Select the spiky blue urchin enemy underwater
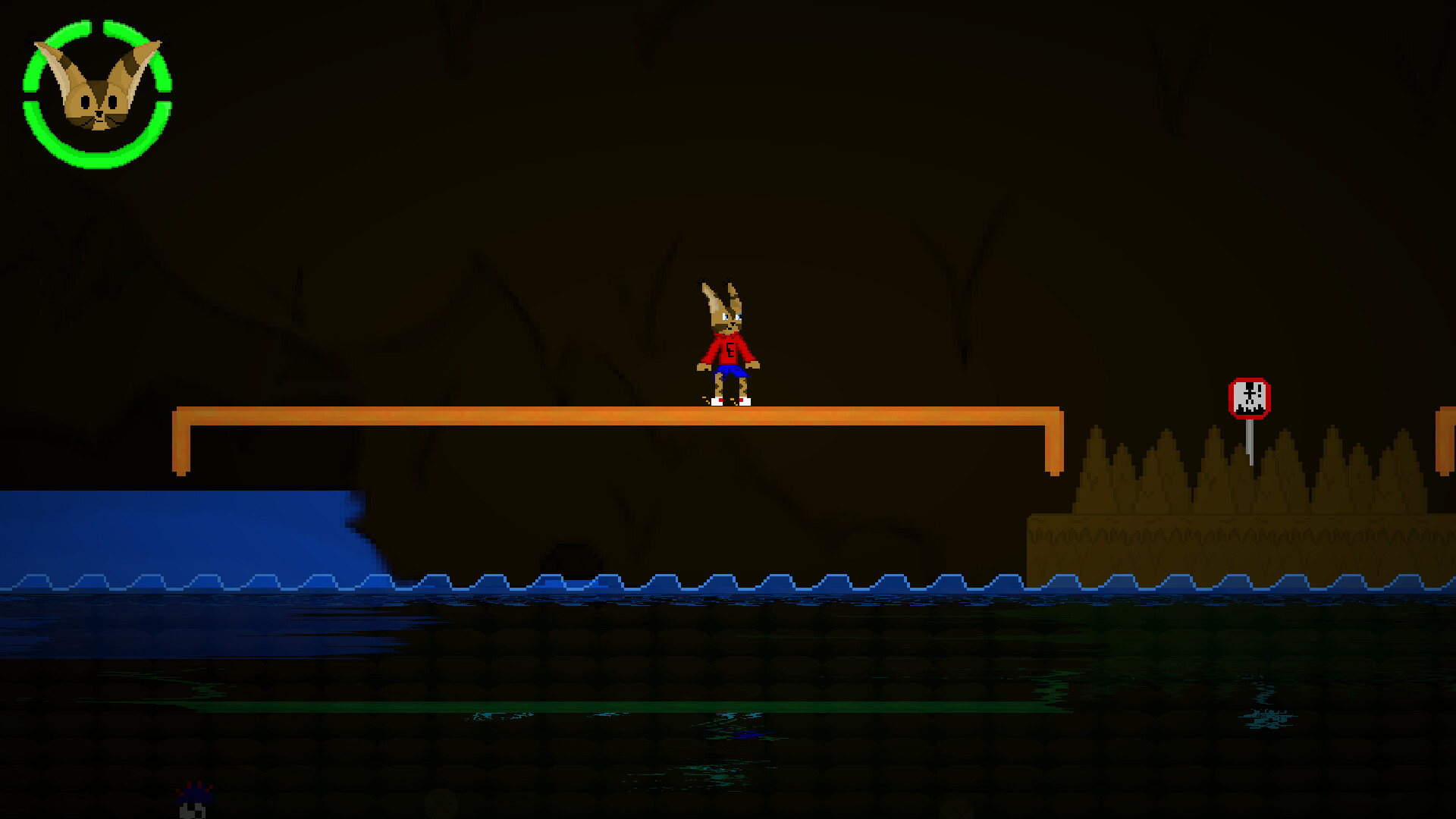 click(x=196, y=795)
